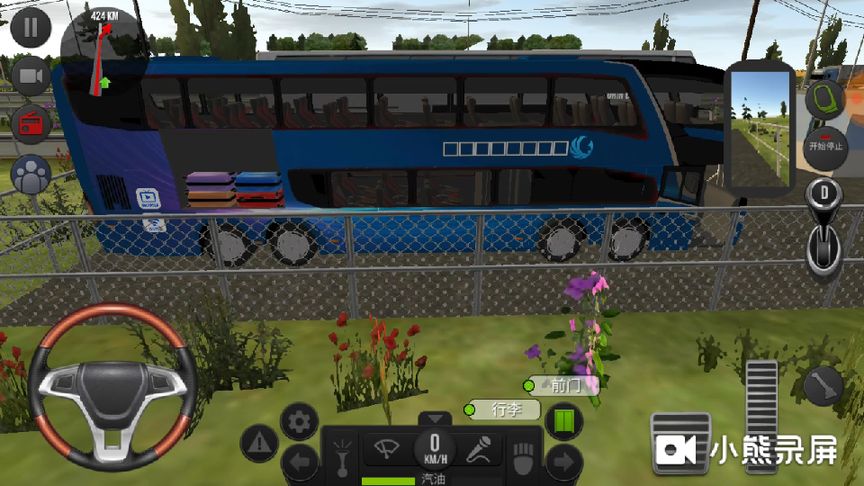864x486 pixels.
Task: Turn on the red radio
Action: 31,124
